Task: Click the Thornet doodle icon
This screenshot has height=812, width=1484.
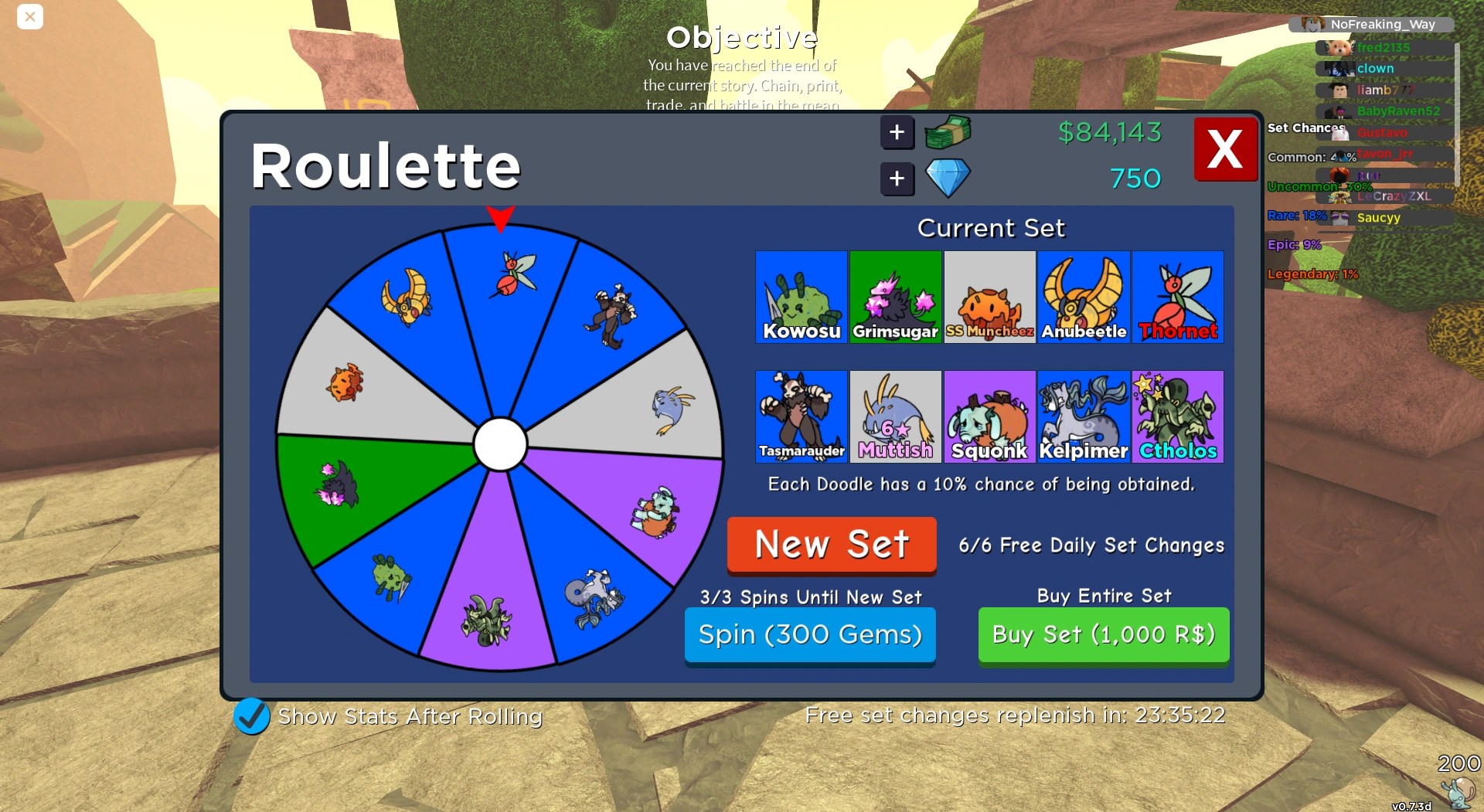Action: [1178, 297]
